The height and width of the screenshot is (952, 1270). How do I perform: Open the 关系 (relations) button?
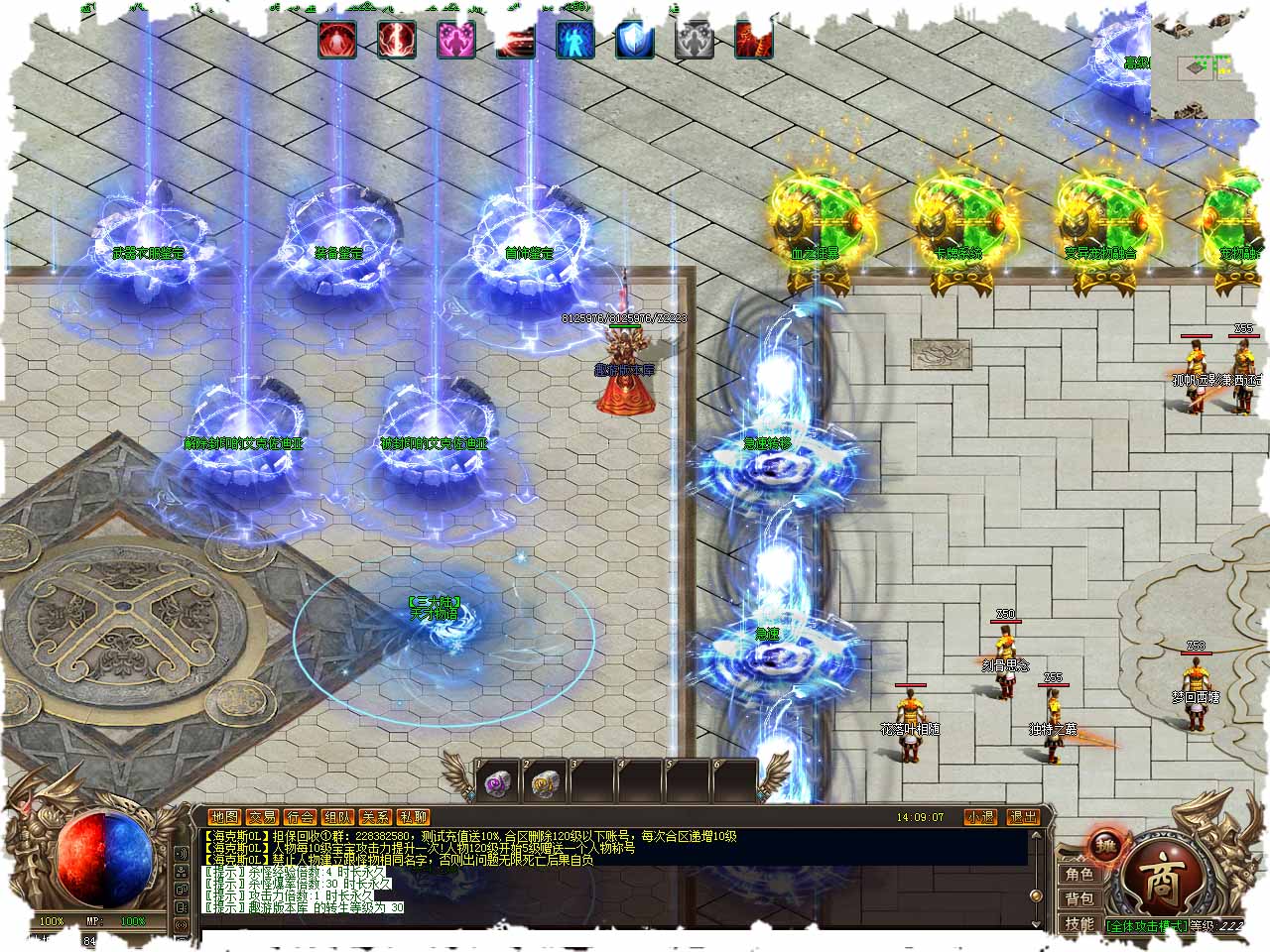pyautogui.click(x=375, y=817)
